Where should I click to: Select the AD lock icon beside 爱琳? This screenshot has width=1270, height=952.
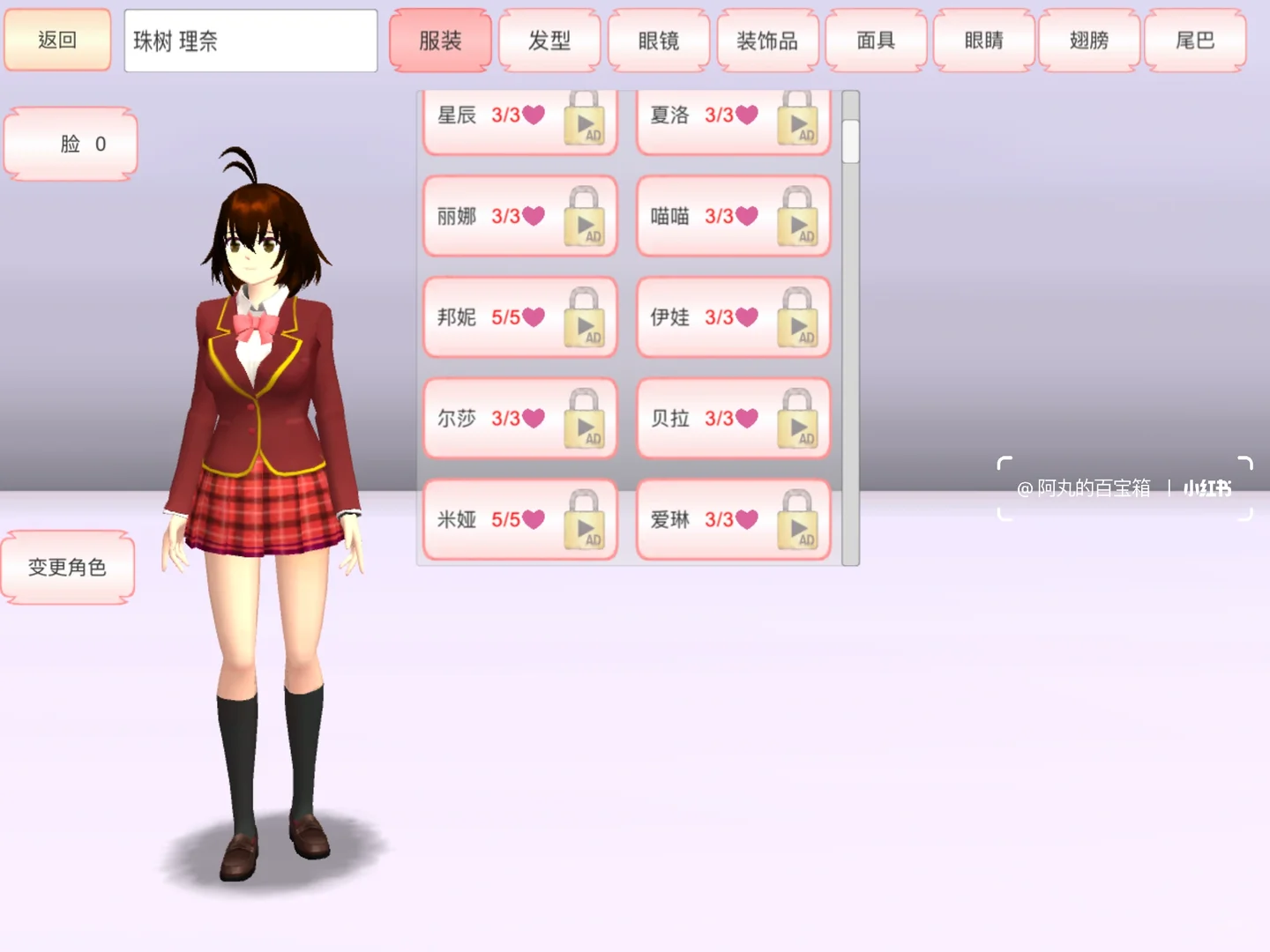tap(799, 520)
